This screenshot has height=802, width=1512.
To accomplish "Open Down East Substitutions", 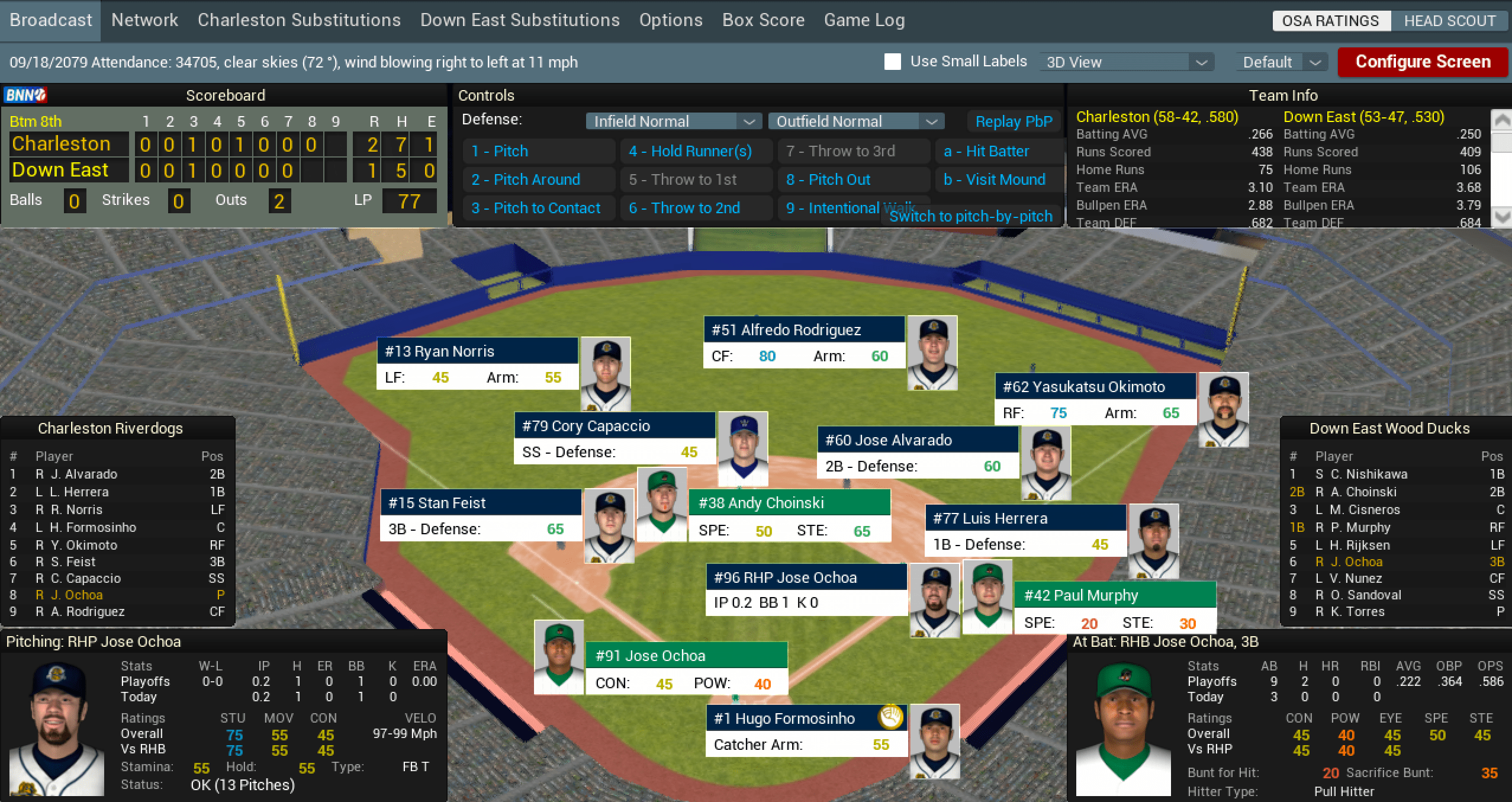I will point(520,20).
